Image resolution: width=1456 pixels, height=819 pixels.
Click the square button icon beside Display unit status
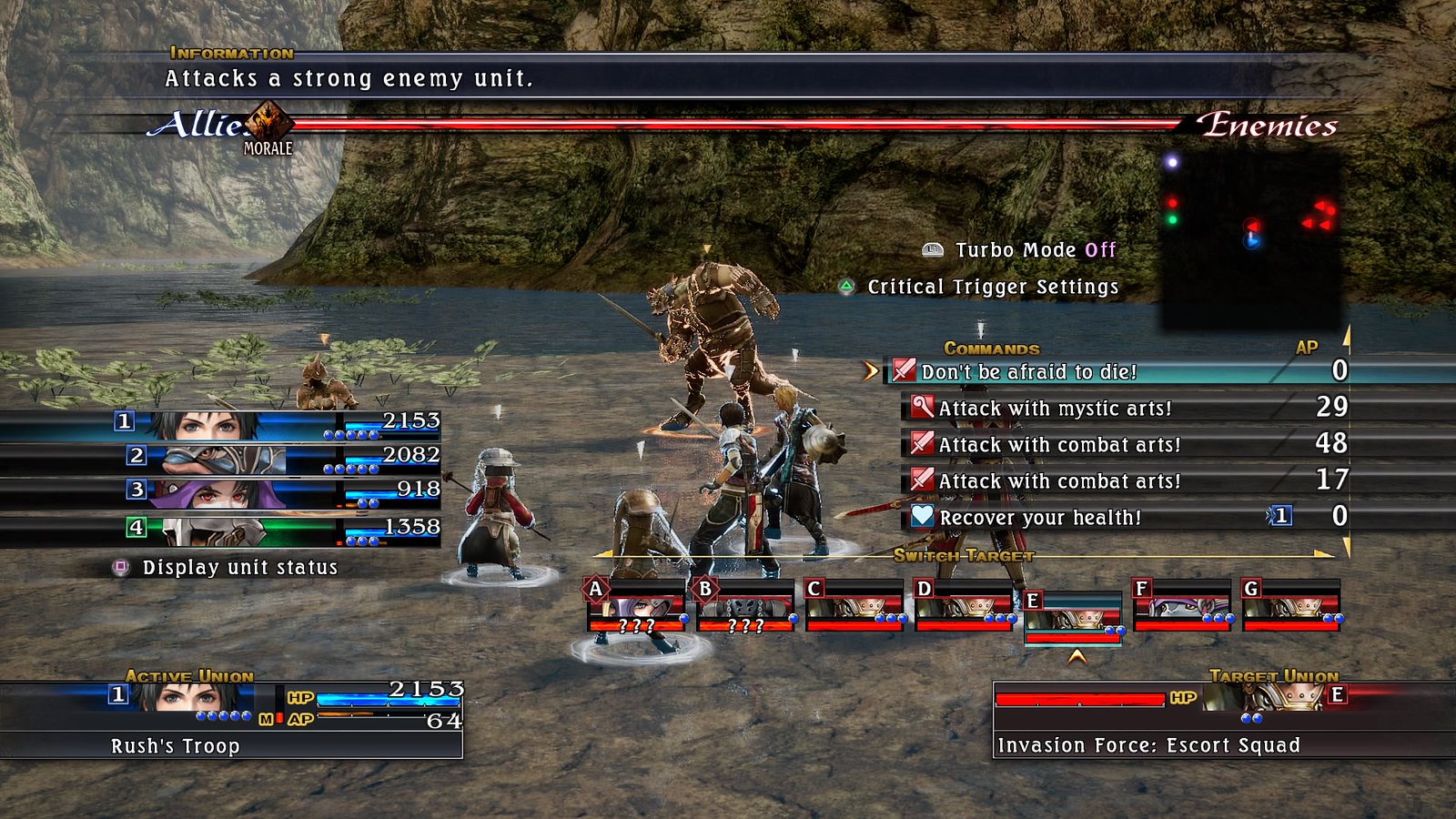click(119, 567)
